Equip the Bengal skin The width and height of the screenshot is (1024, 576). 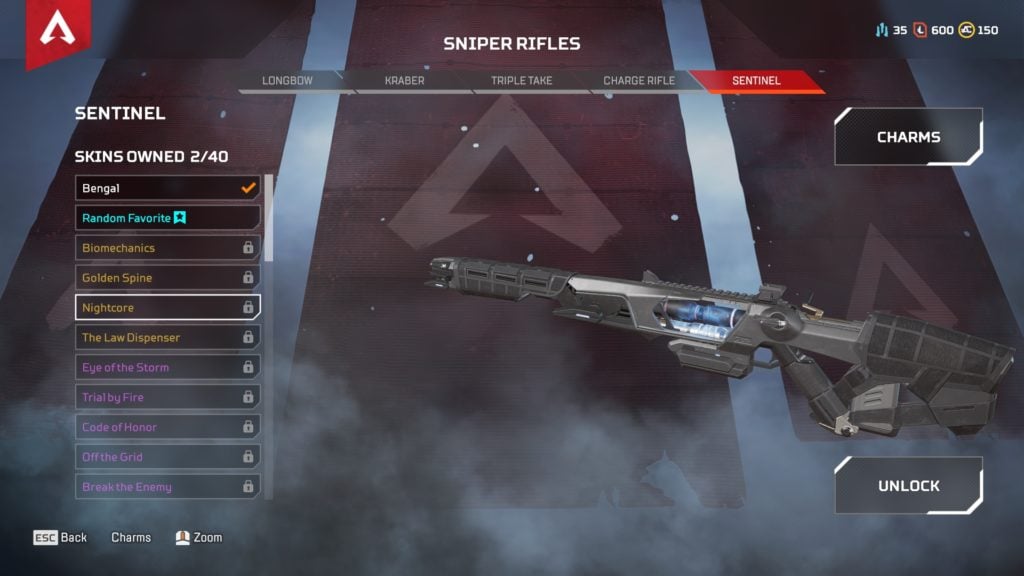pyautogui.click(x=167, y=188)
